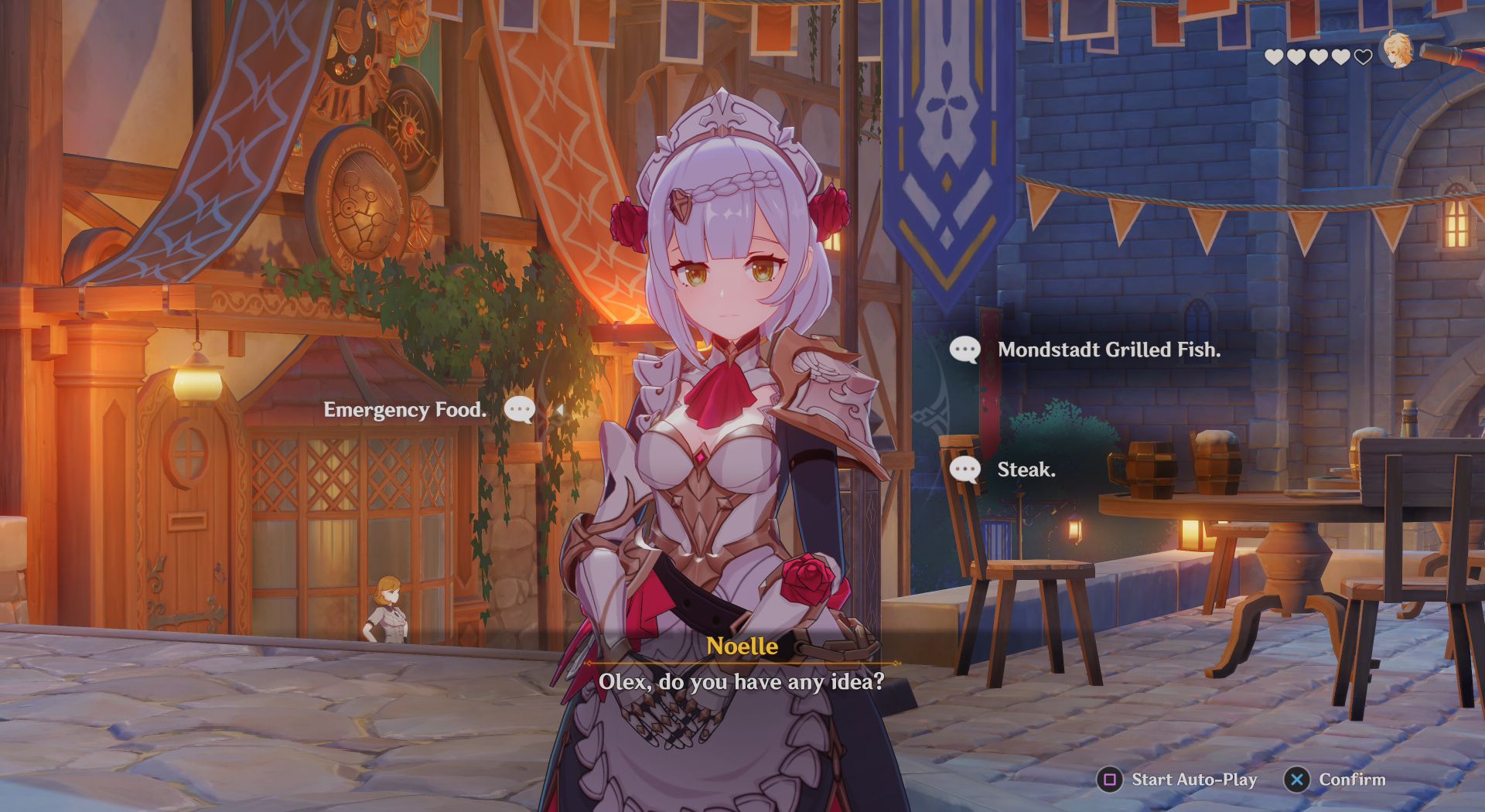Expand the dialogue history by clicking Noelle's line
The image size is (1485, 812).
(742, 682)
